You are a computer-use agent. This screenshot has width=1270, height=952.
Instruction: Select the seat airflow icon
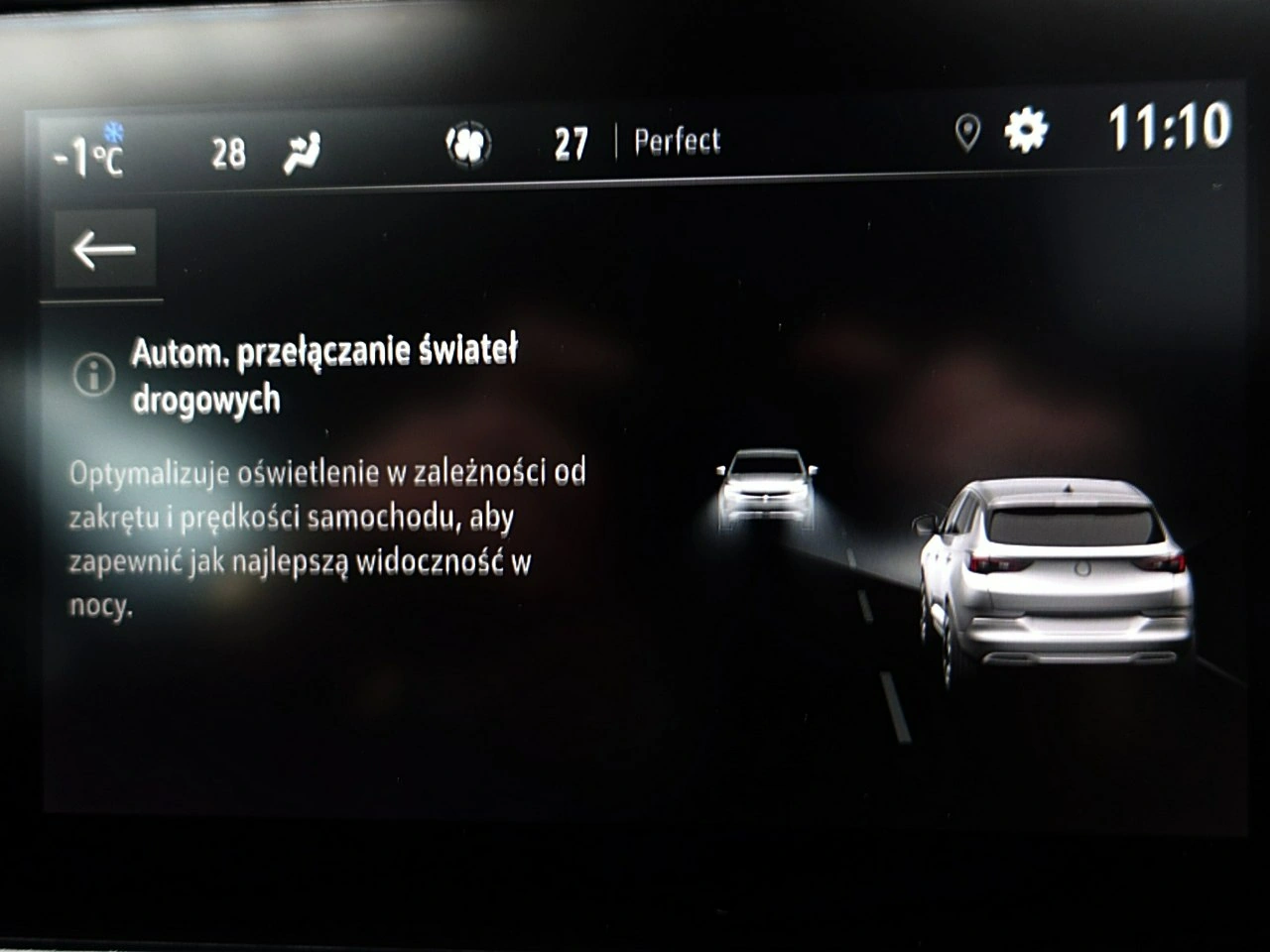[302, 154]
